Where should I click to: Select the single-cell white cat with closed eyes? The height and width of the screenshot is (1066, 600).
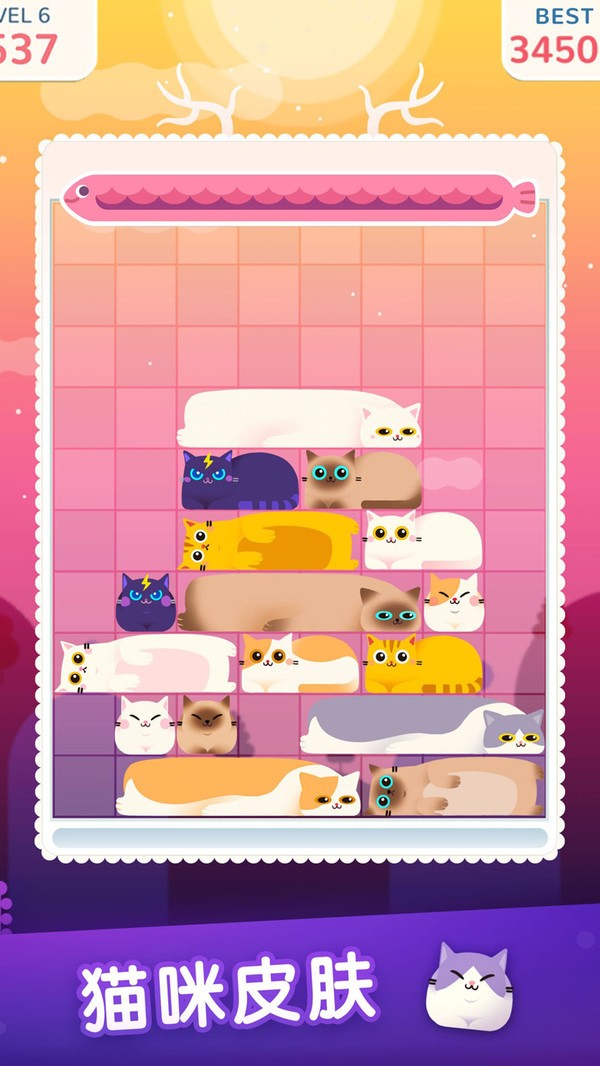[145, 725]
